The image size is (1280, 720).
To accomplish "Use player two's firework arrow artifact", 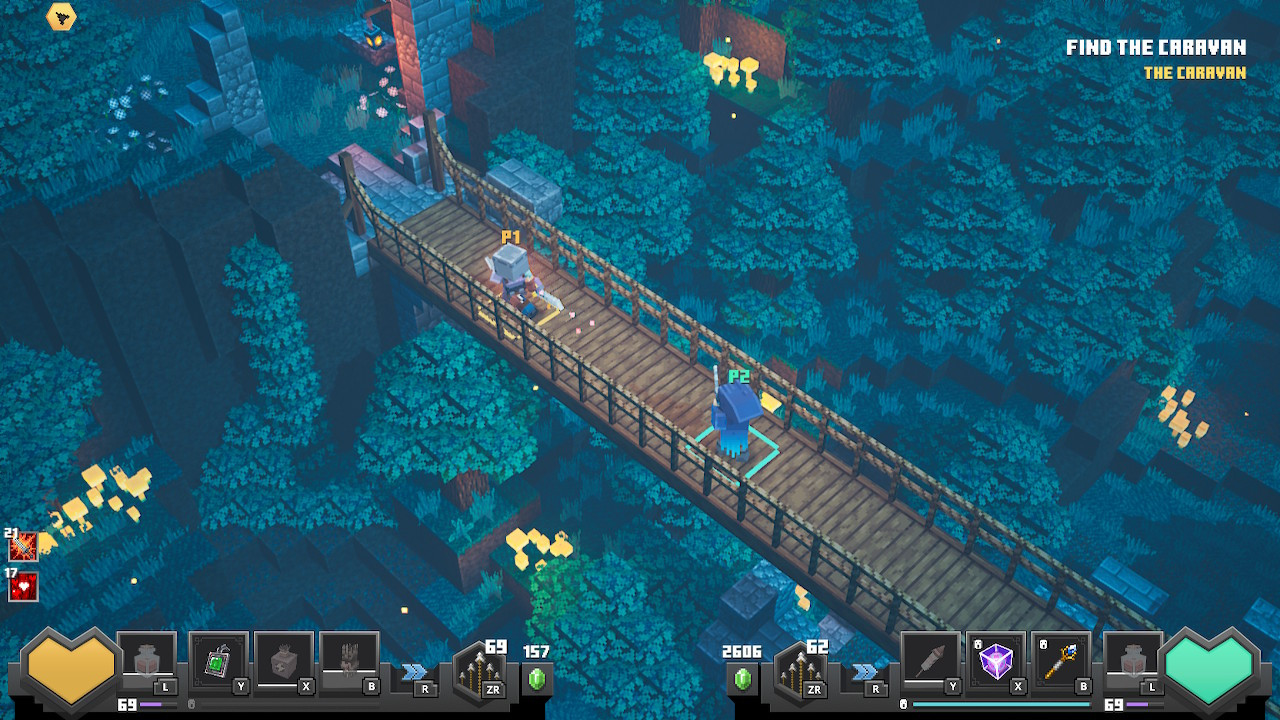I will 931,661.
